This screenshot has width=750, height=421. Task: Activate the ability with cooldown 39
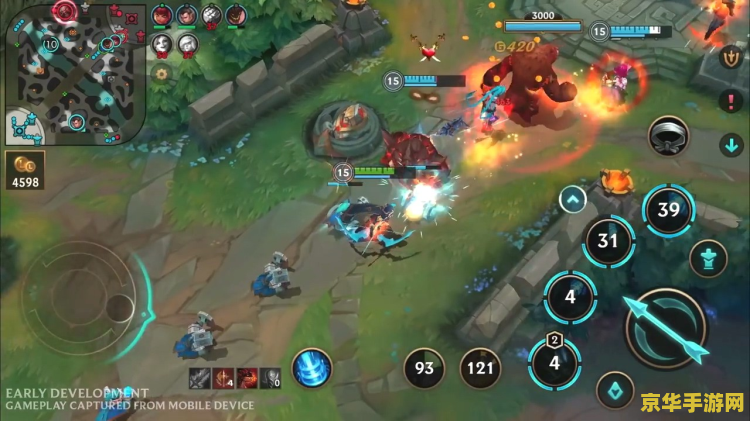[668, 210]
